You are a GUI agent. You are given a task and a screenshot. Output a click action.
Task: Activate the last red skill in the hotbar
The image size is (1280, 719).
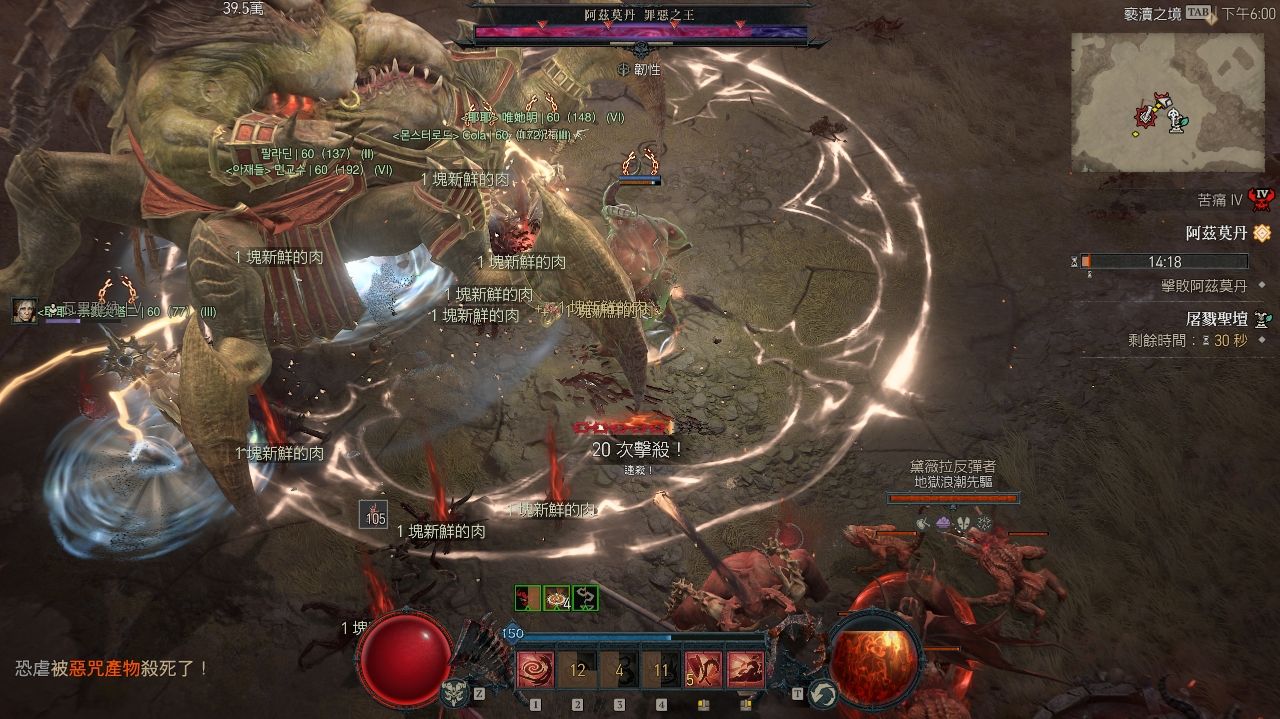(745, 669)
